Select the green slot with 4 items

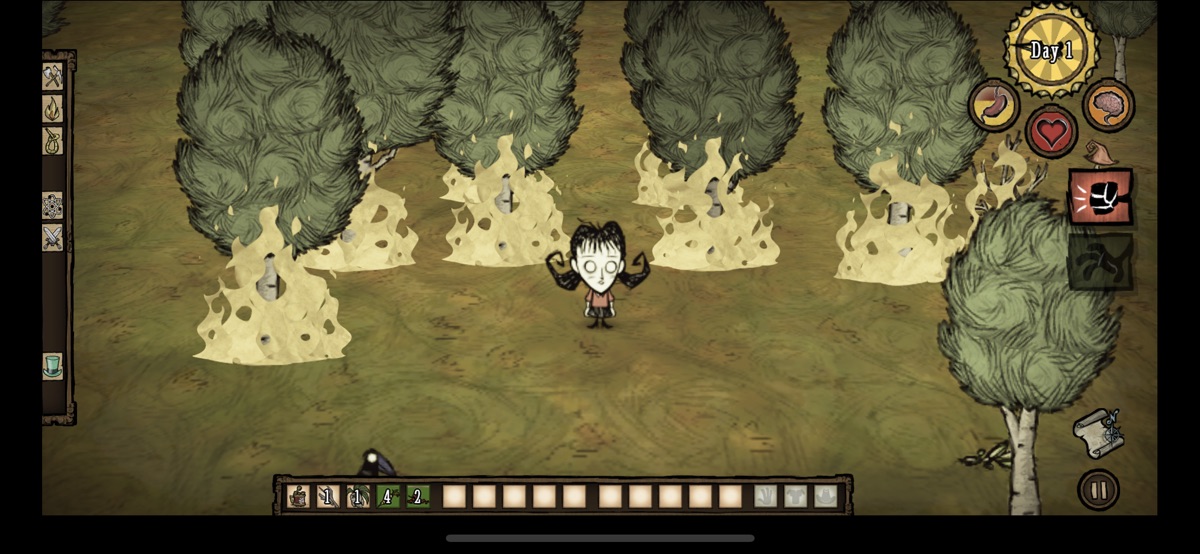click(x=389, y=496)
